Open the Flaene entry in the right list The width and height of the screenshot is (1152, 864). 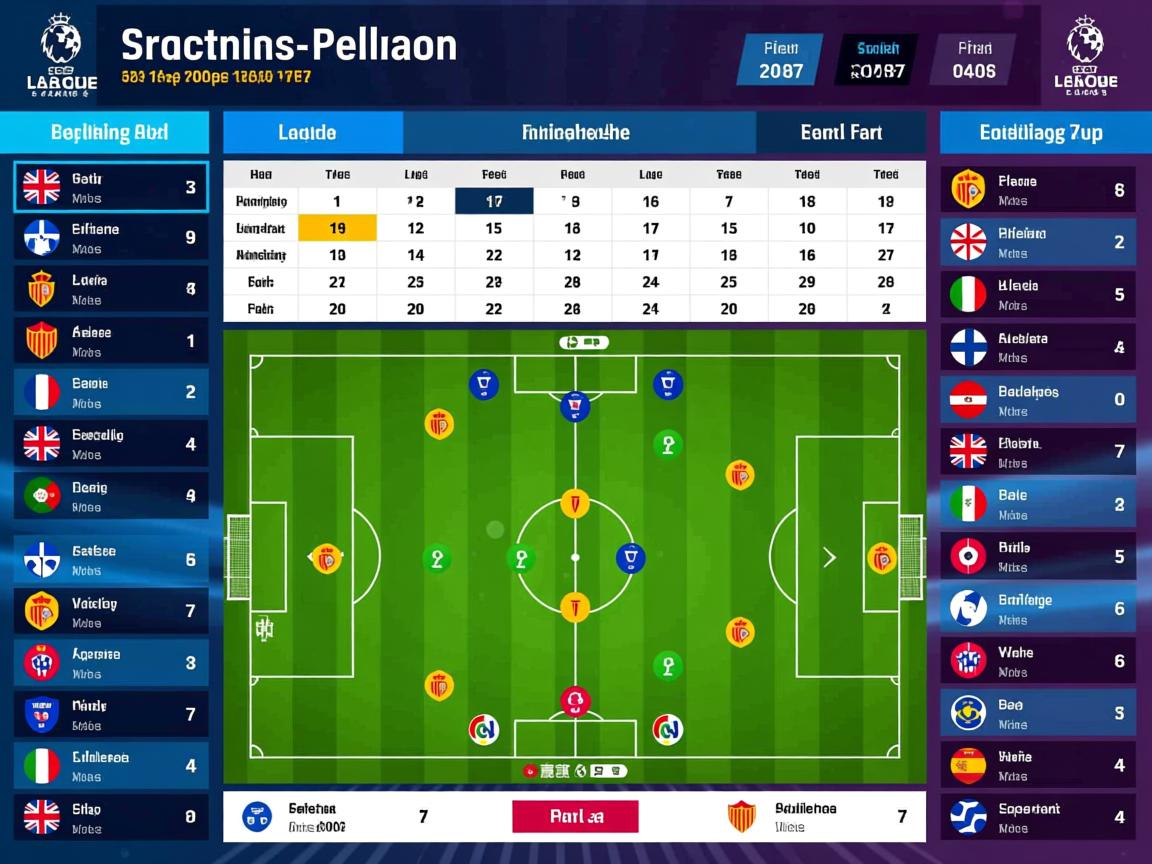[x=1039, y=190]
